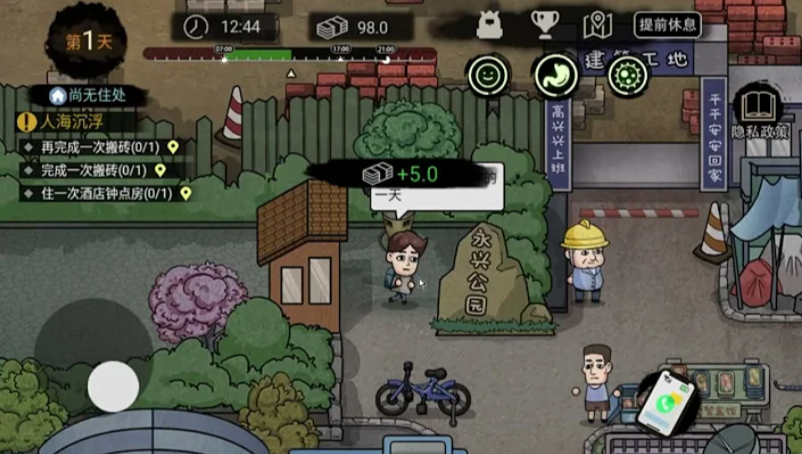Image resolution: width=802 pixels, height=454 pixels.
Task: Open the backpack icon in top bar
Action: (x=490, y=25)
